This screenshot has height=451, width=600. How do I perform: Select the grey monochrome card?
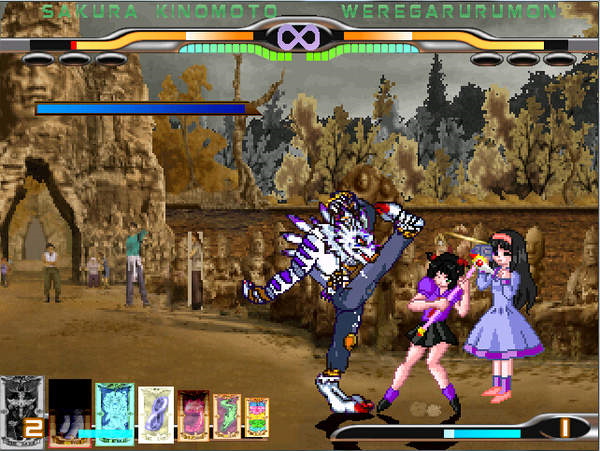point(21,408)
